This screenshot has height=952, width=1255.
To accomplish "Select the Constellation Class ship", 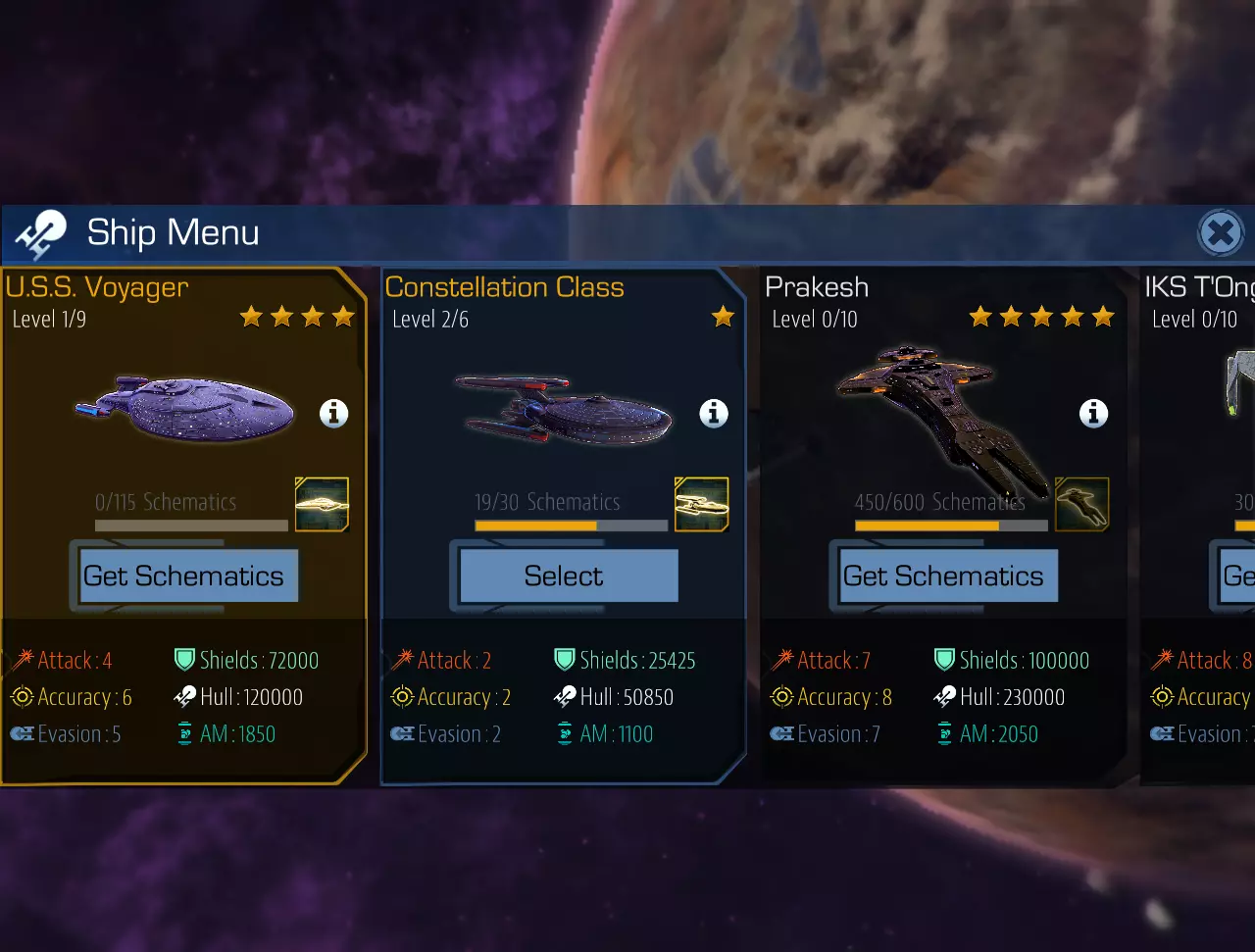I will tap(564, 576).
